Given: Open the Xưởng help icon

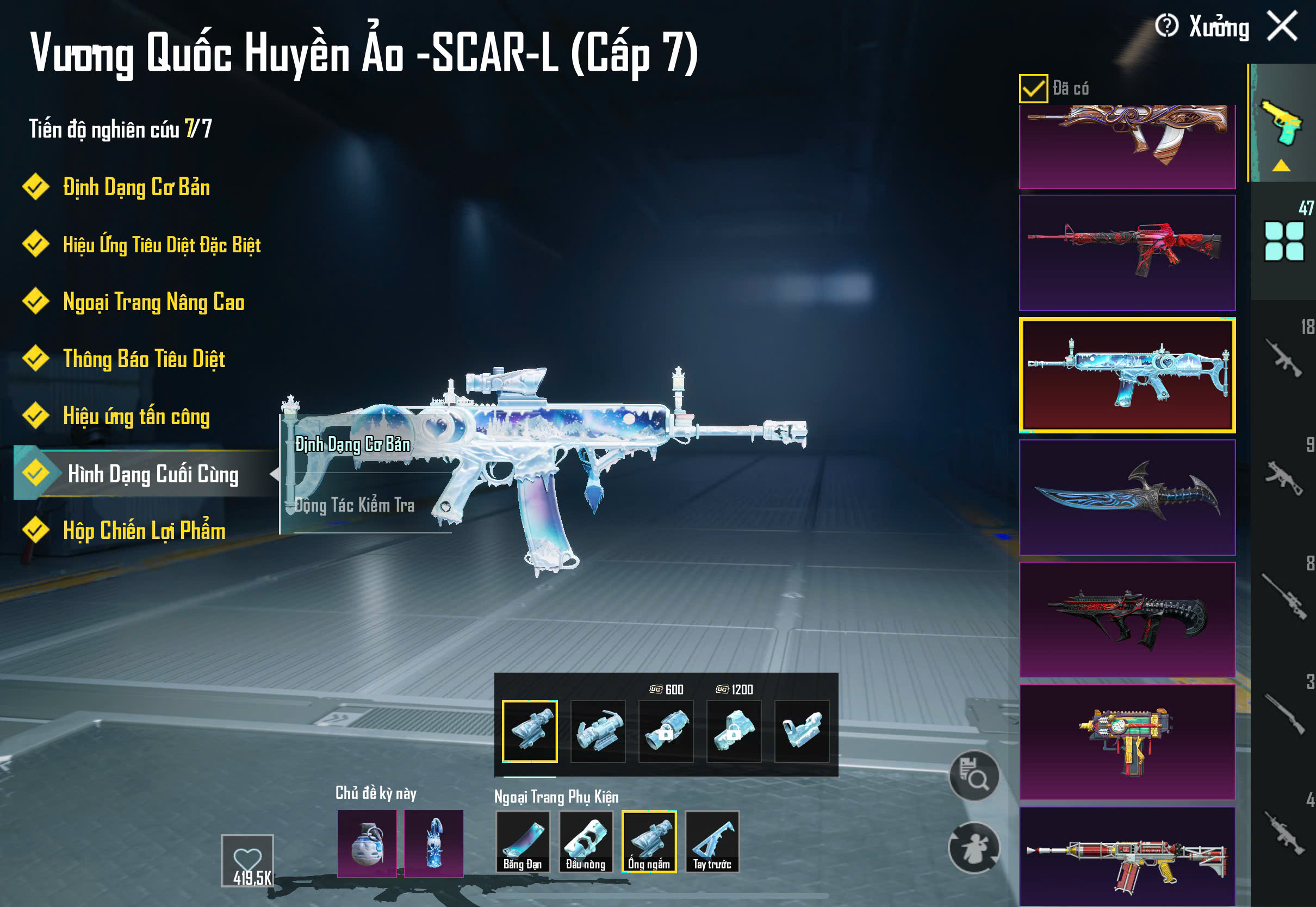Looking at the screenshot, I should pos(1166,26).
